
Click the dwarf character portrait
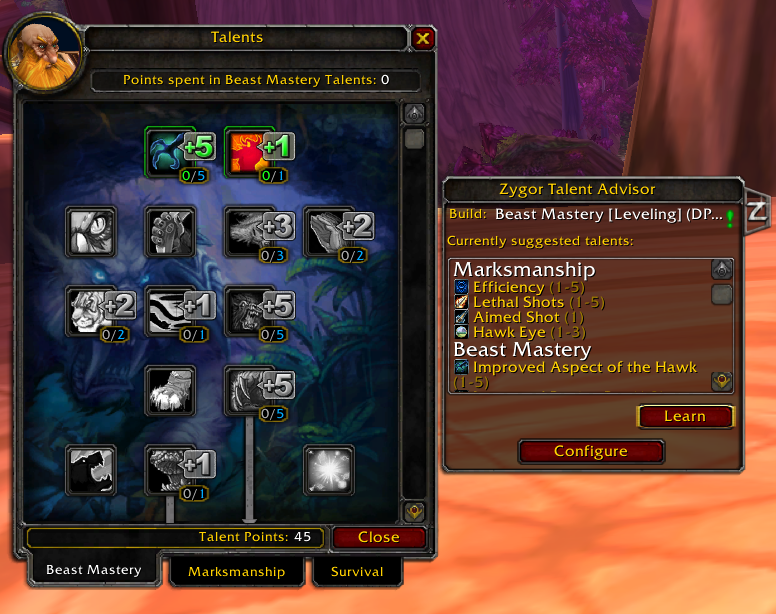[x=44, y=51]
